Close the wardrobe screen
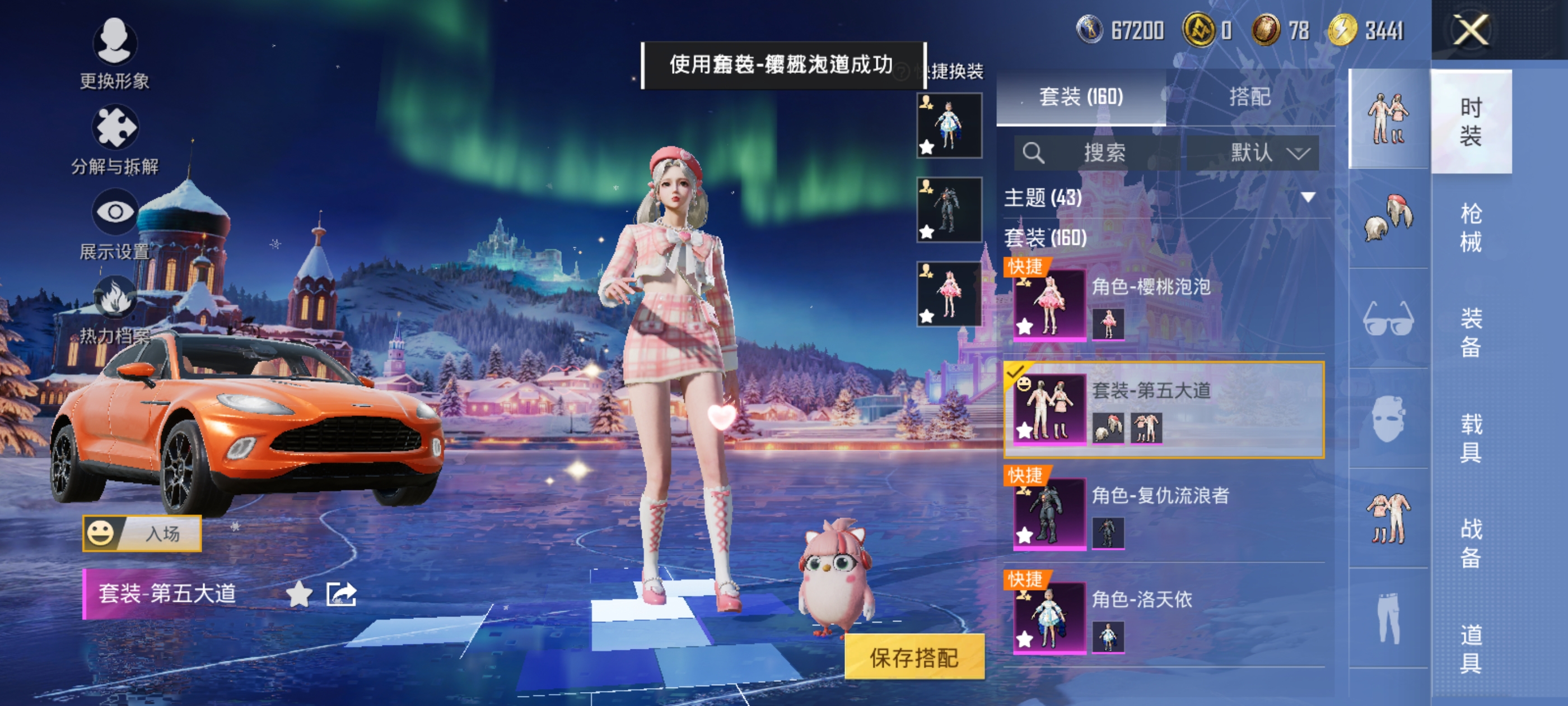This screenshot has width=1568, height=706. point(1471,29)
